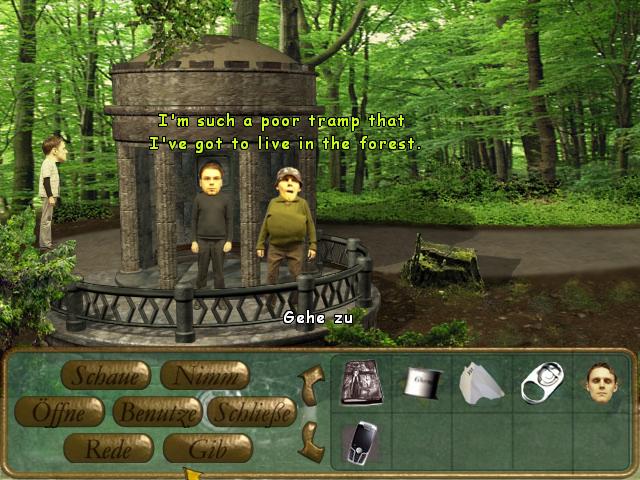Viewport: 640px width, 480px height.
Task: Select the white paper item
Action: (x=481, y=383)
